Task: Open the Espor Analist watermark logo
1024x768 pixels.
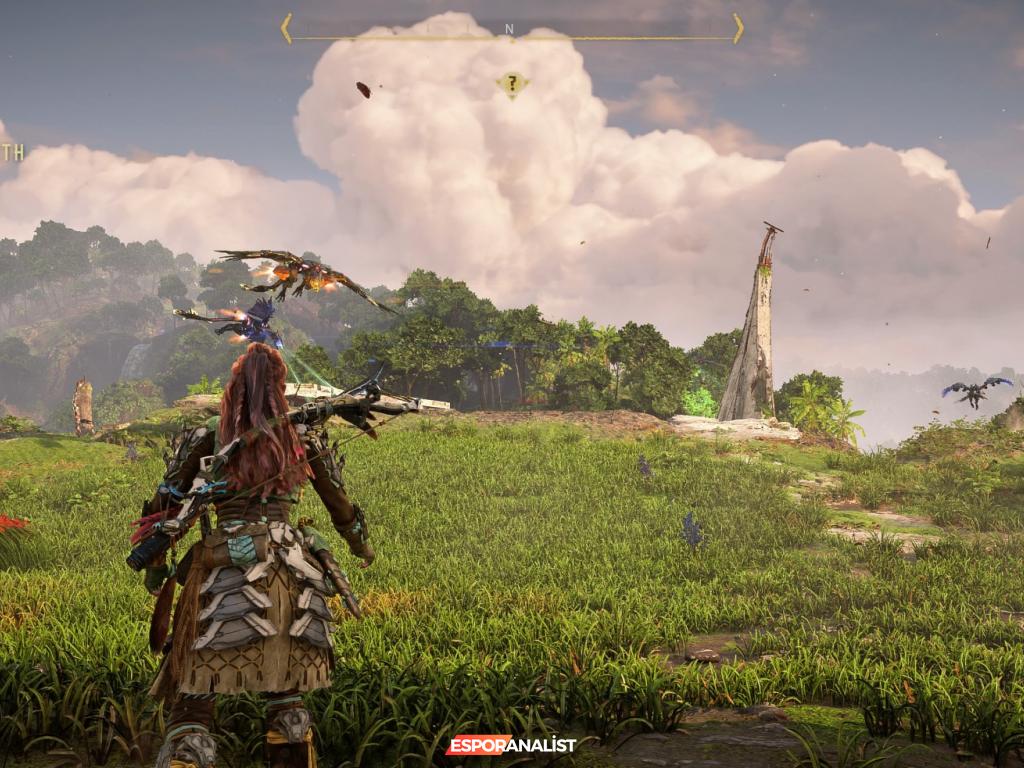Action: [511, 745]
